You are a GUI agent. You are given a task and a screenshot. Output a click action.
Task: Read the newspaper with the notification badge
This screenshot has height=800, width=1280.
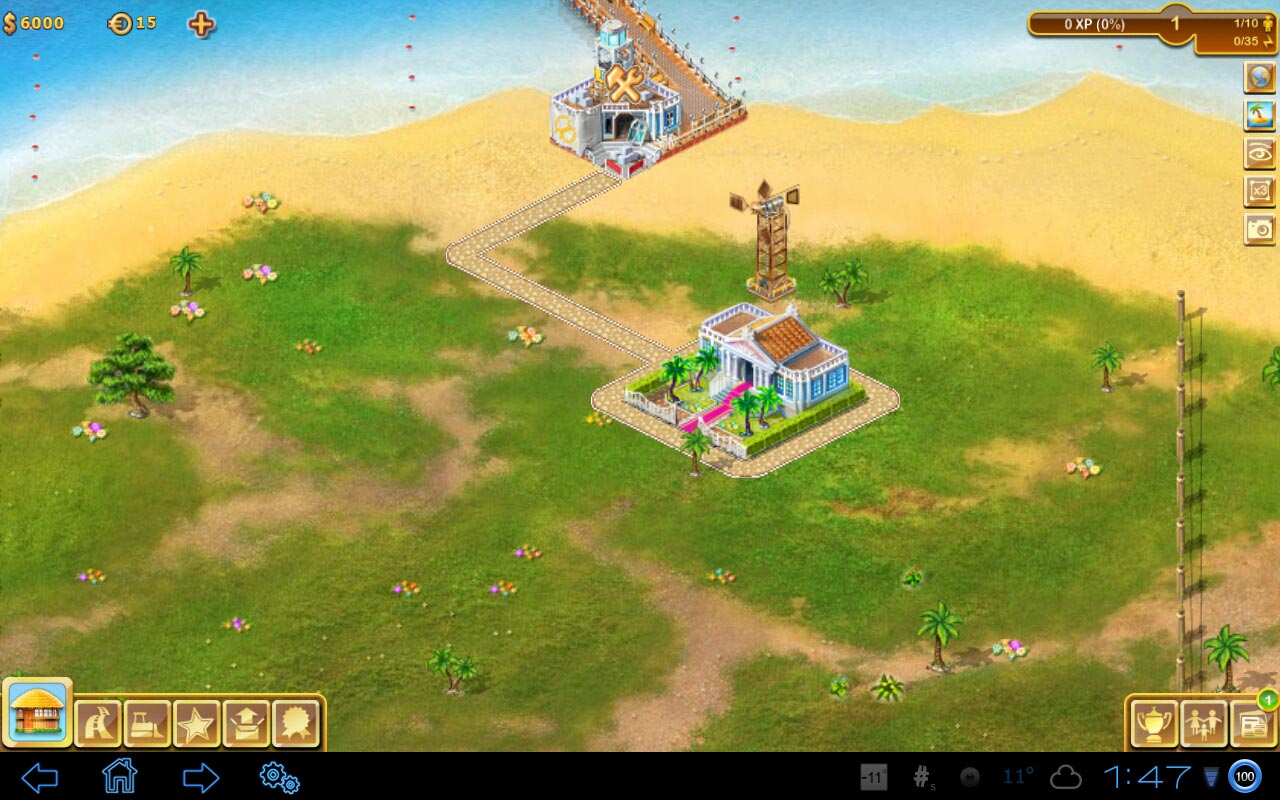[x=1252, y=722]
